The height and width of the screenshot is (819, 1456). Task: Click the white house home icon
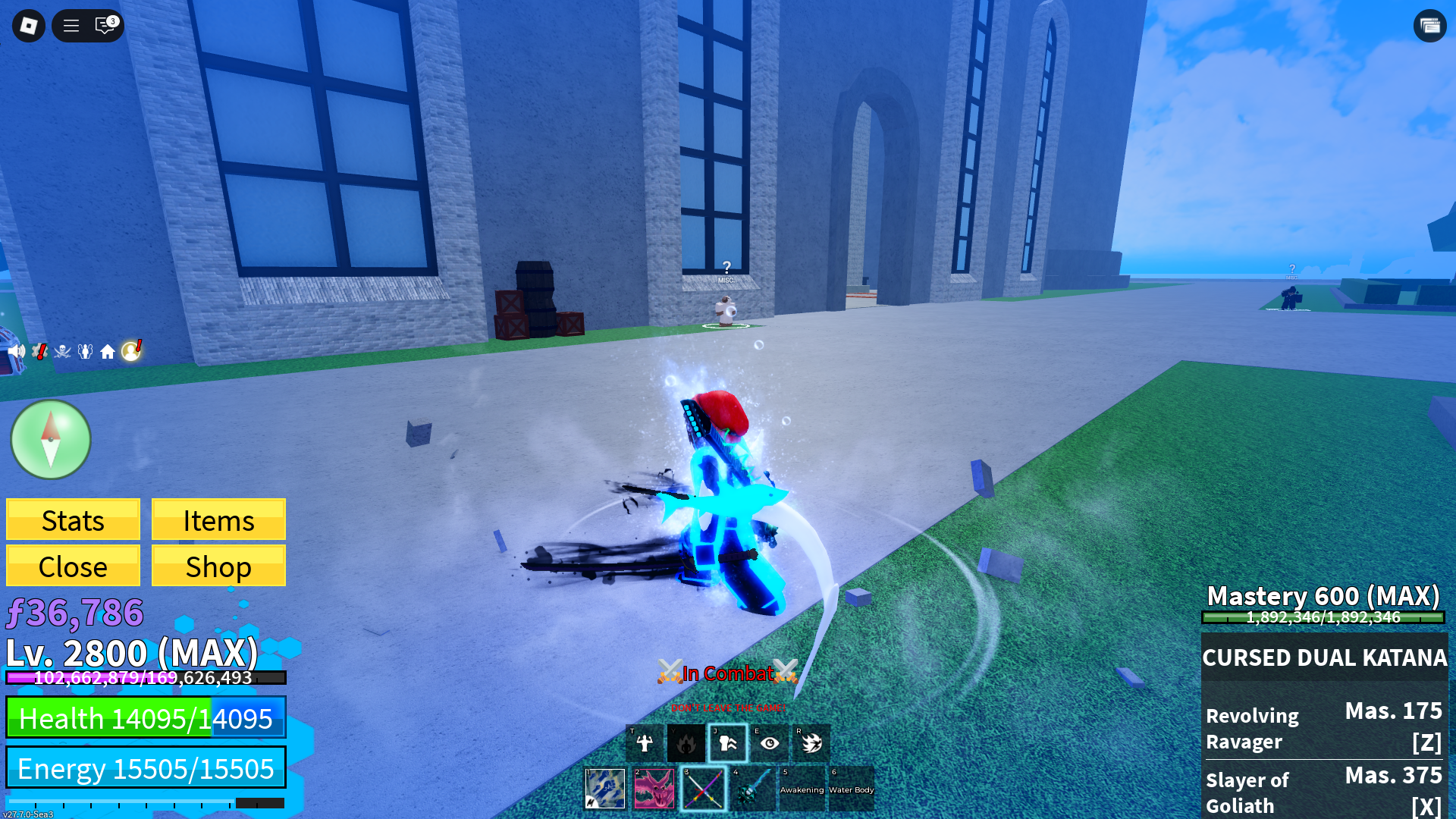pos(108,352)
